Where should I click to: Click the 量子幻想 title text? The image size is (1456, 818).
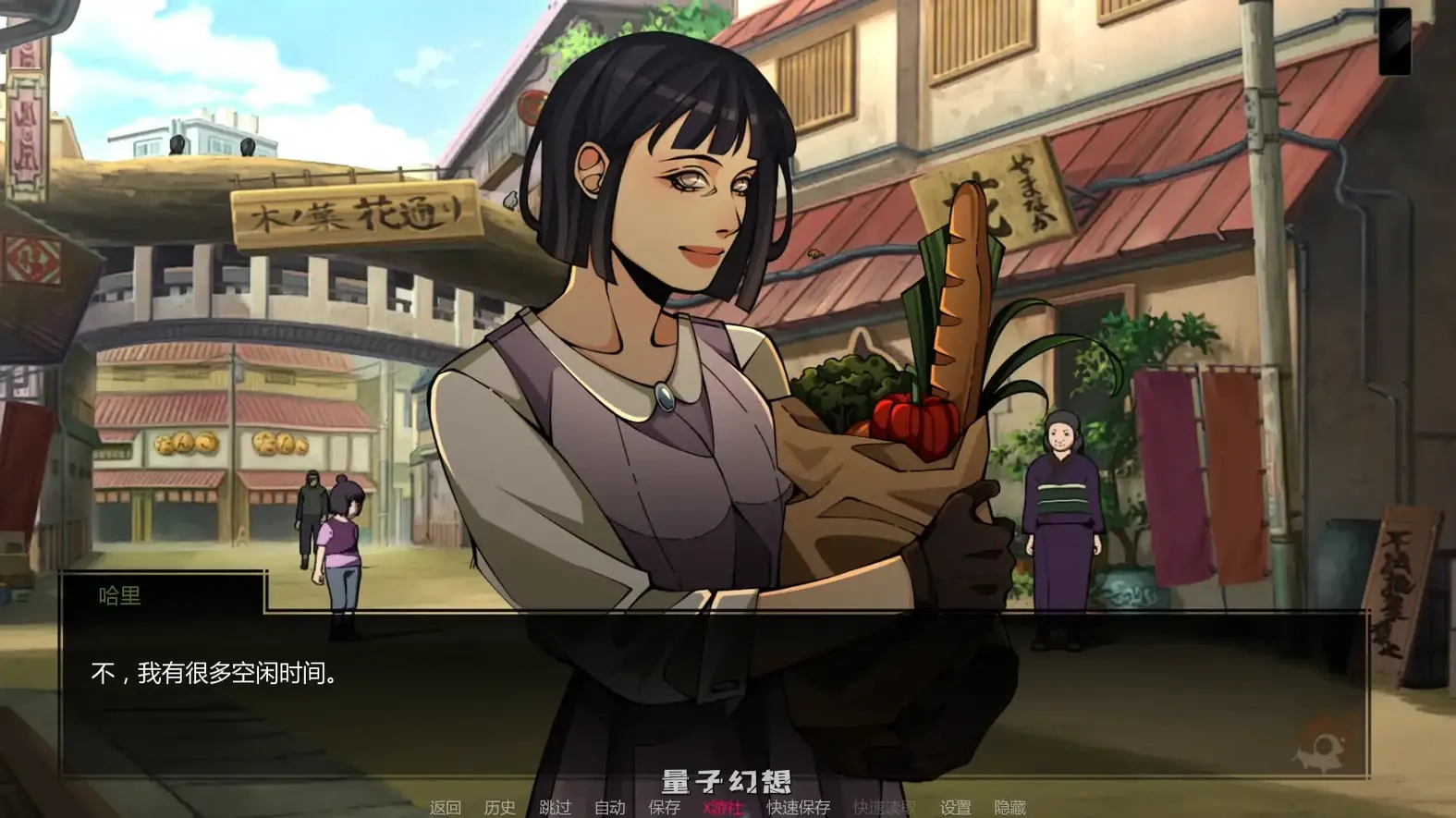tap(726, 781)
